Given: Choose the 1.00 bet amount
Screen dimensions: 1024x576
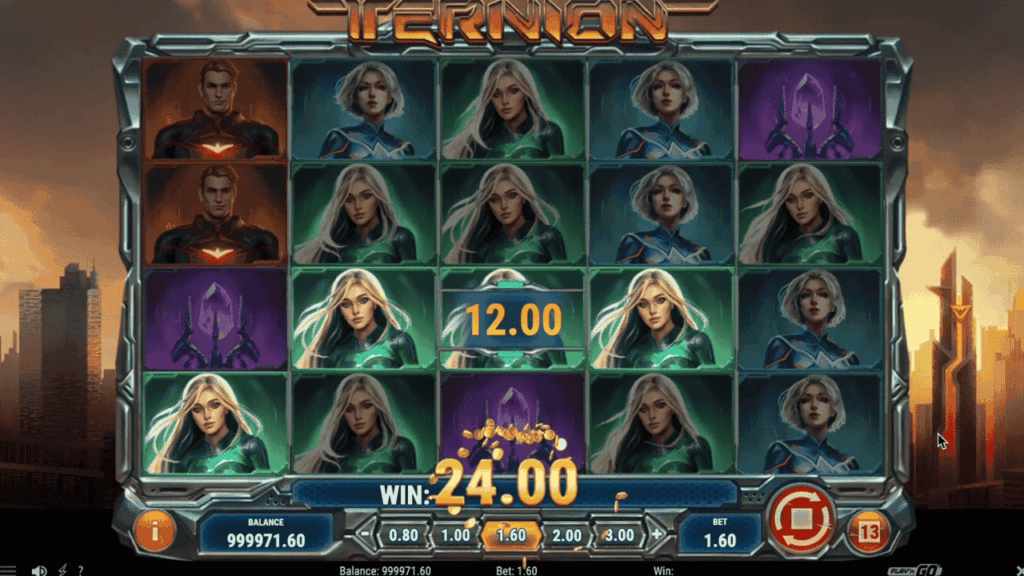Looking at the screenshot, I should click(x=455, y=535).
